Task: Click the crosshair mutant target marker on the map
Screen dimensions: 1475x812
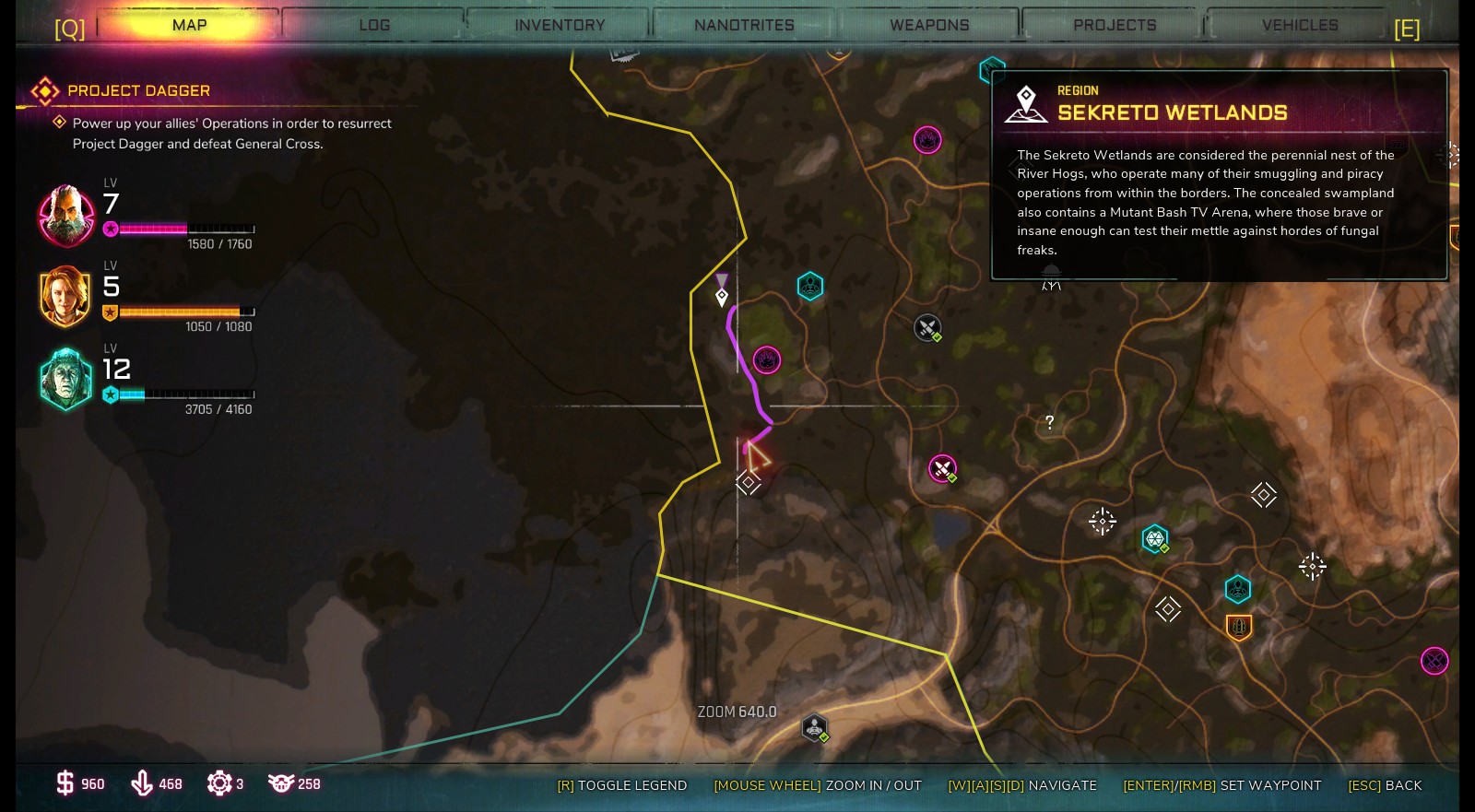Action: [x=1102, y=521]
